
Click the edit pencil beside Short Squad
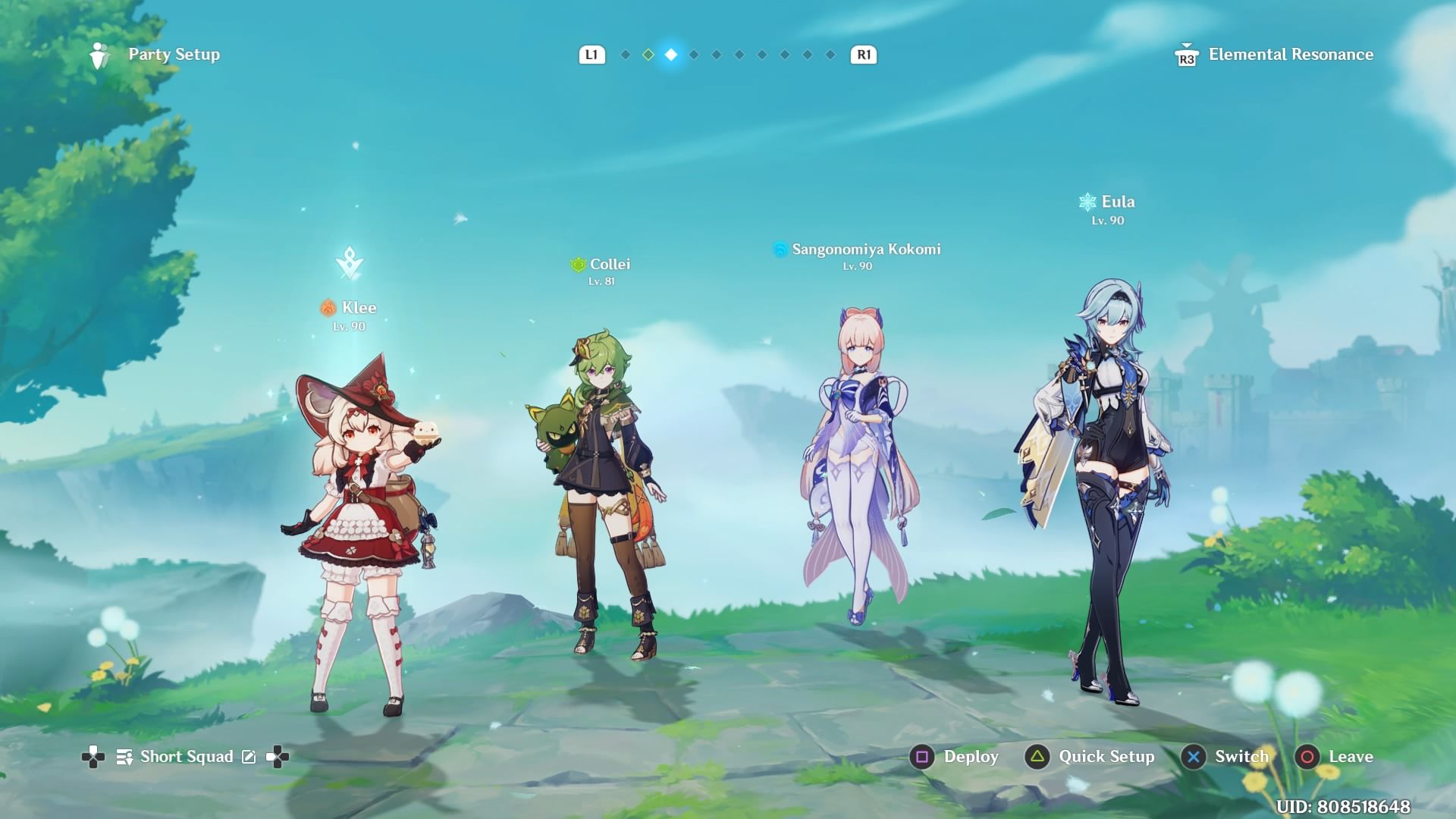[248, 756]
